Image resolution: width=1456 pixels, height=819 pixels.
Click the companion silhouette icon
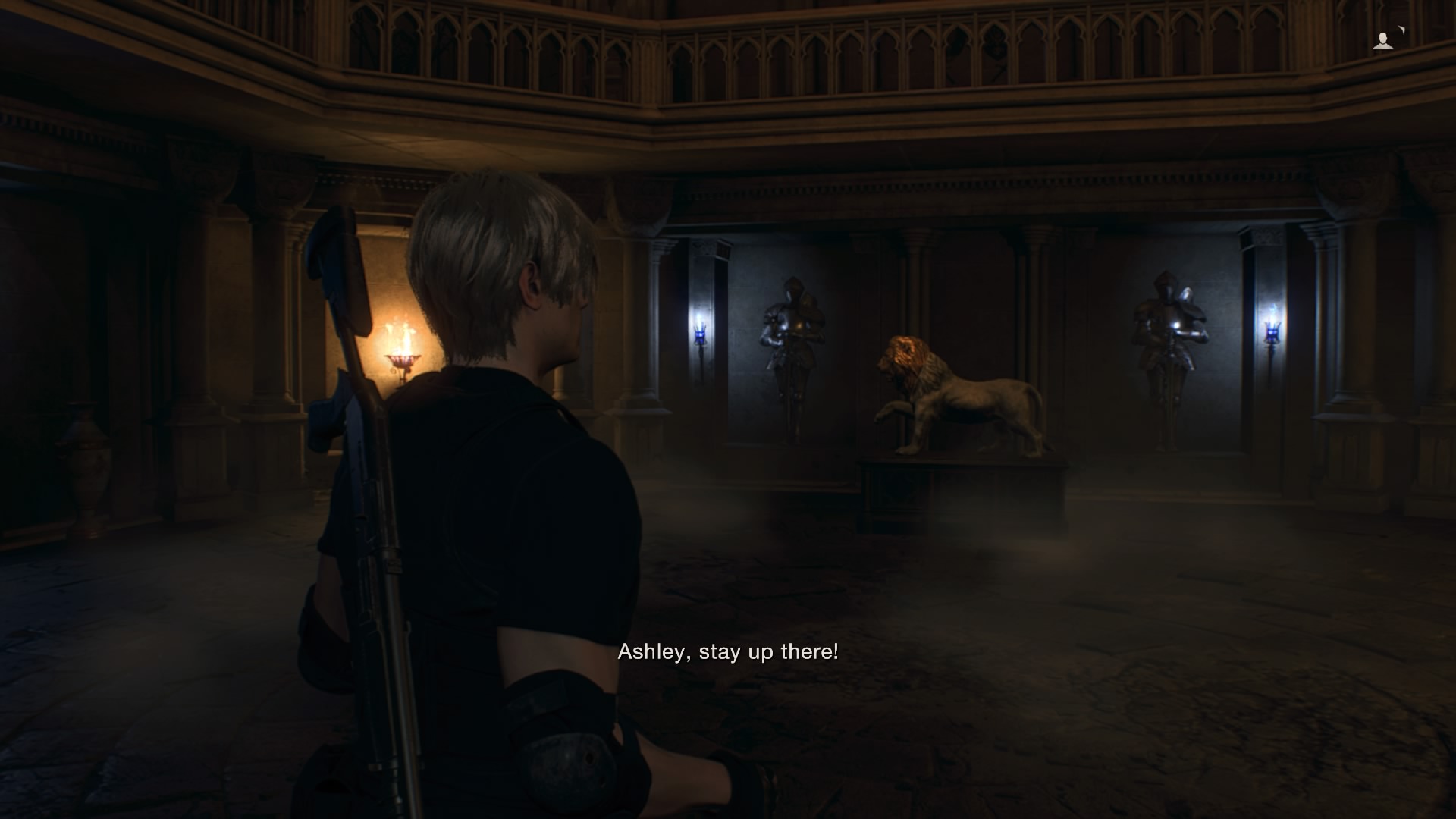click(x=1383, y=41)
